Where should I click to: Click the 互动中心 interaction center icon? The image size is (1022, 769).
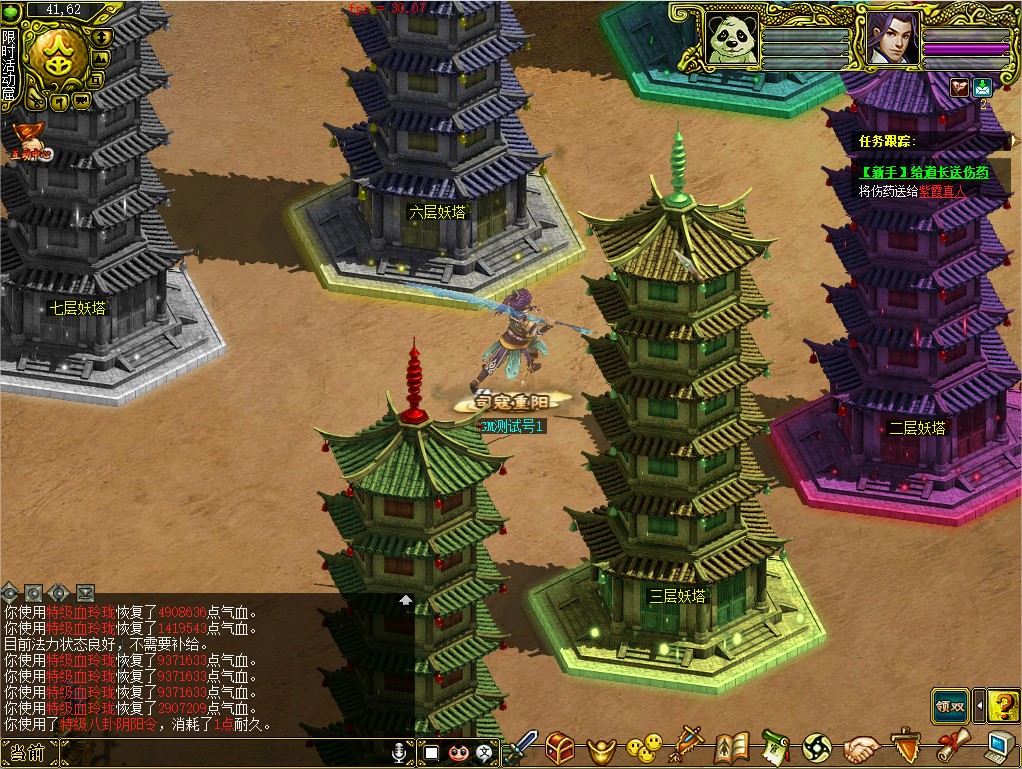coord(29,140)
